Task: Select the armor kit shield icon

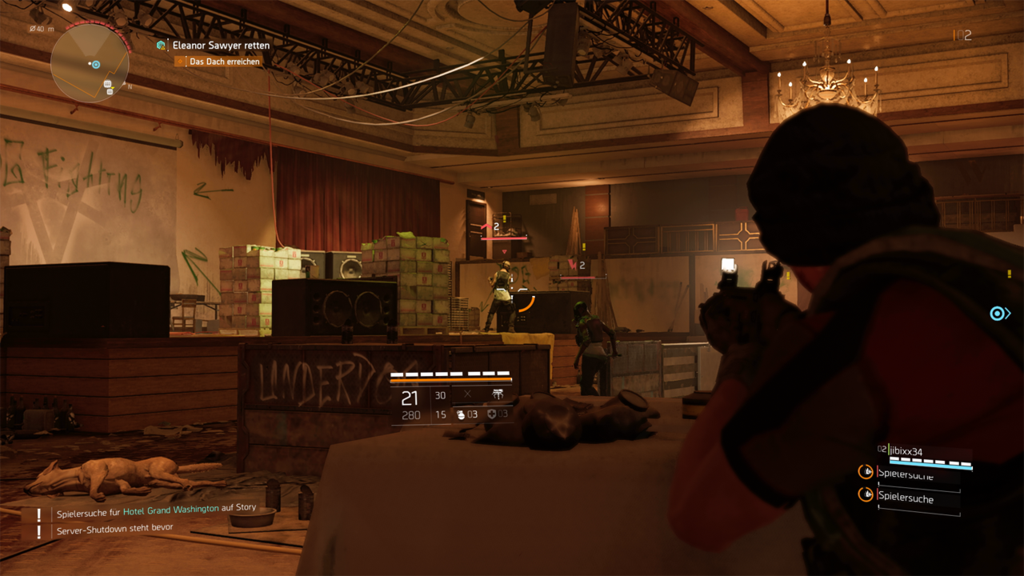Action: click(x=492, y=414)
